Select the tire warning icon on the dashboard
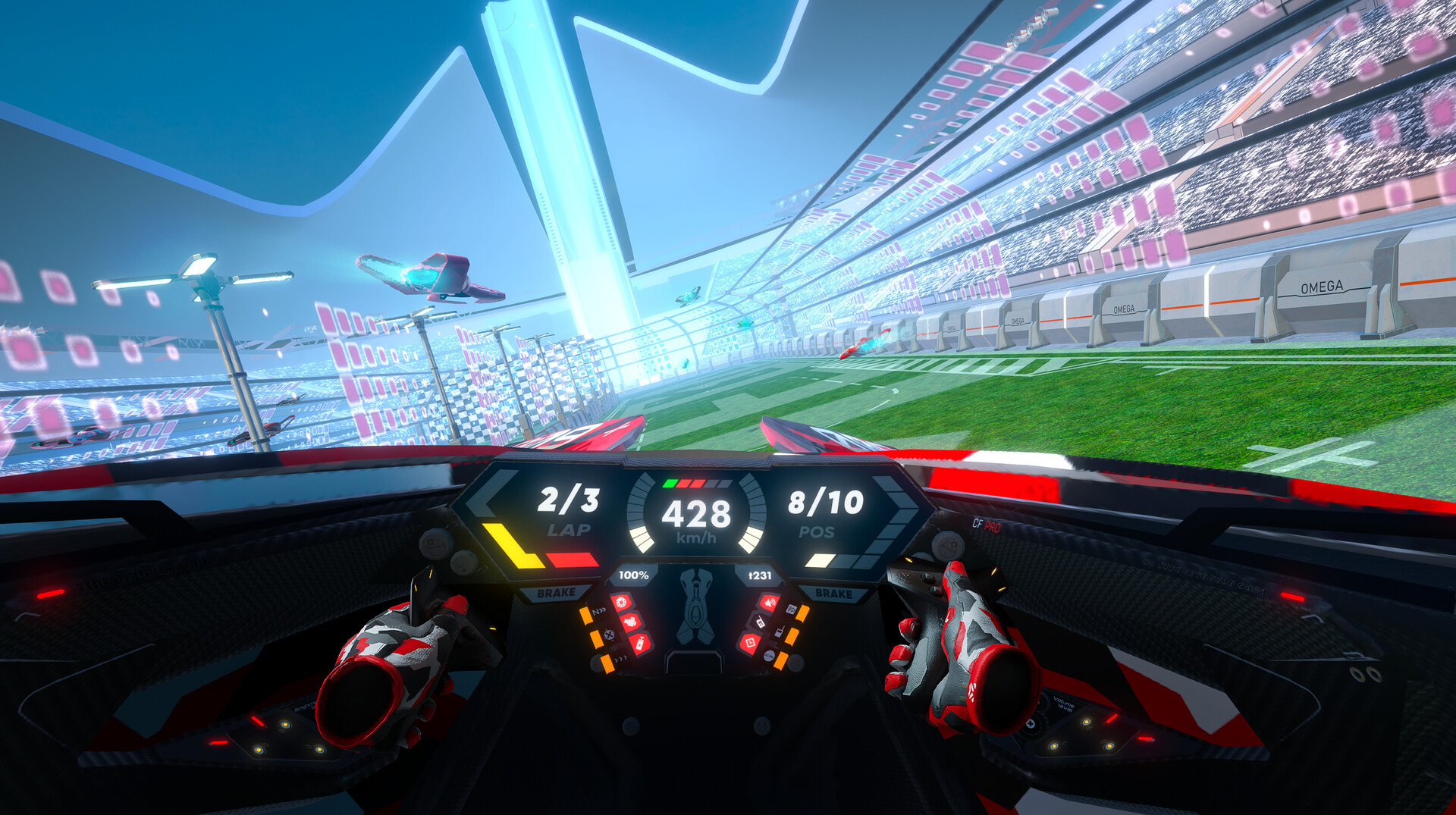This screenshot has height=815, width=1456. (x=621, y=602)
